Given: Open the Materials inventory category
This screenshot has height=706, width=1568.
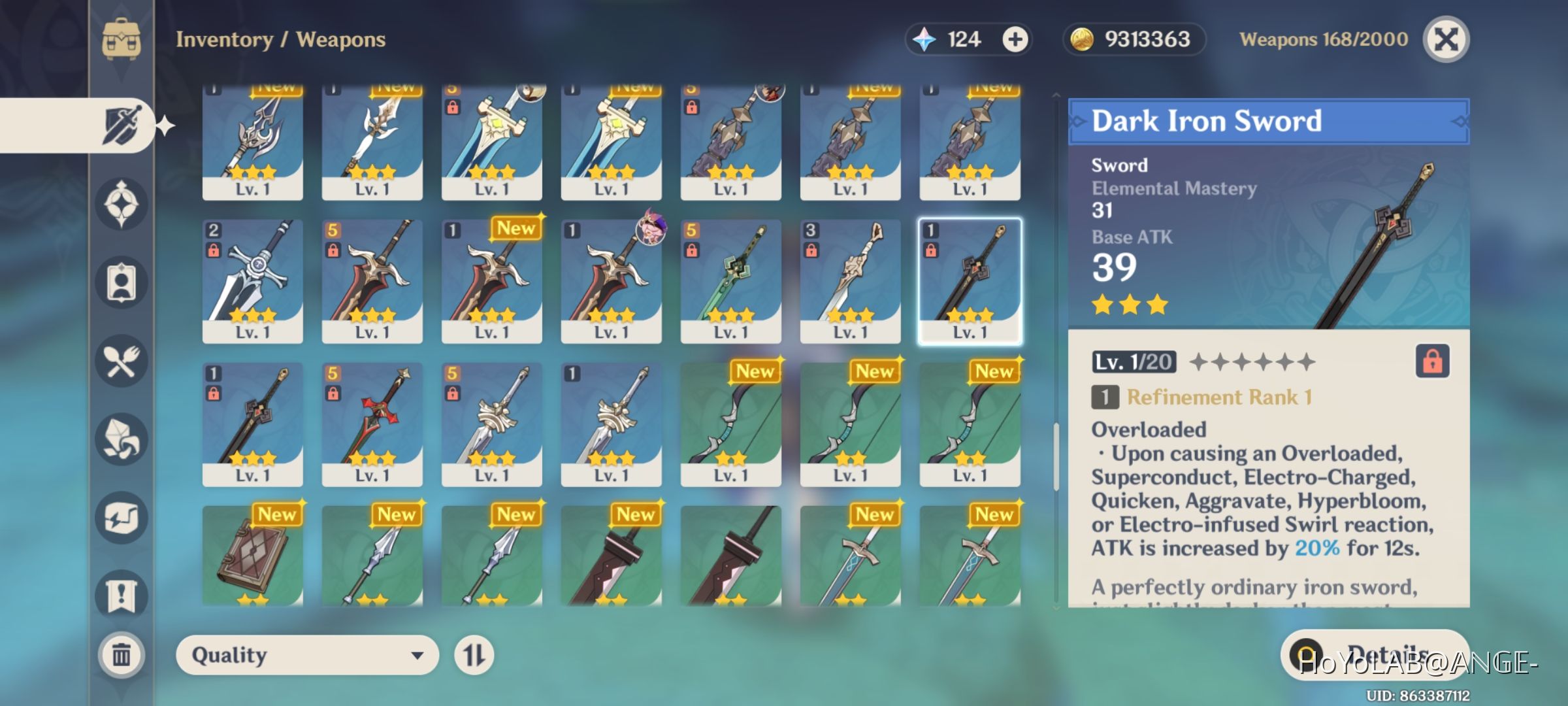Looking at the screenshot, I should coord(122,439).
